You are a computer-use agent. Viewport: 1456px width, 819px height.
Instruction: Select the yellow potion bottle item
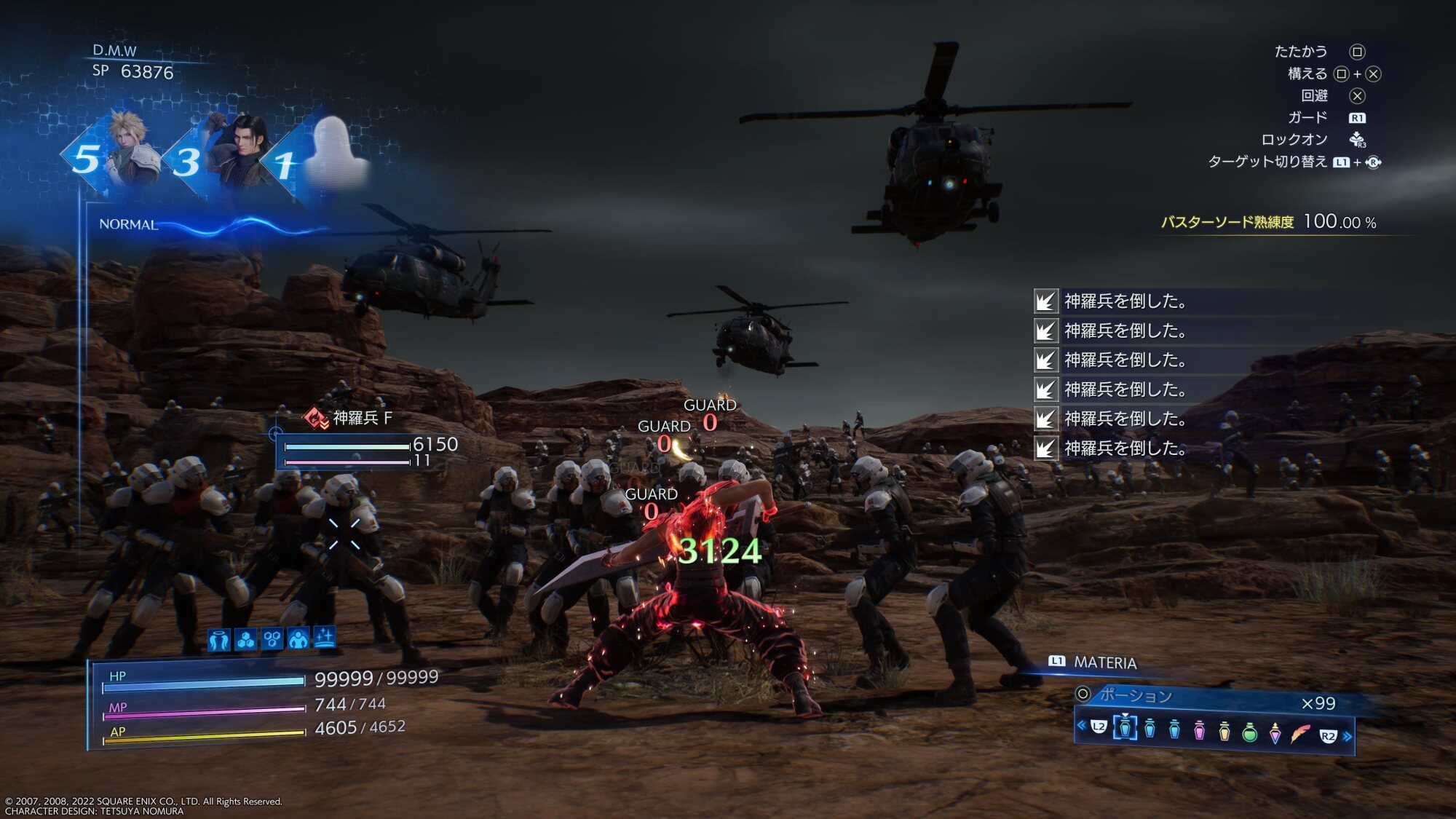[x=1224, y=730]
